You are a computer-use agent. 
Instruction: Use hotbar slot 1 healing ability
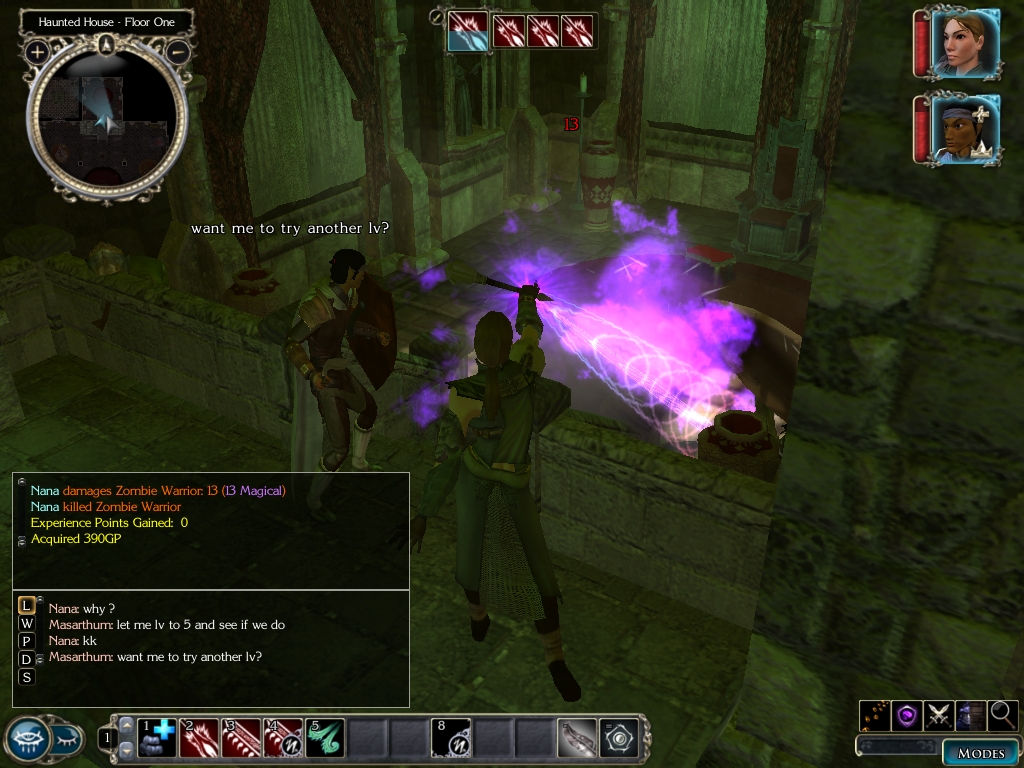(x=156, y=738)
